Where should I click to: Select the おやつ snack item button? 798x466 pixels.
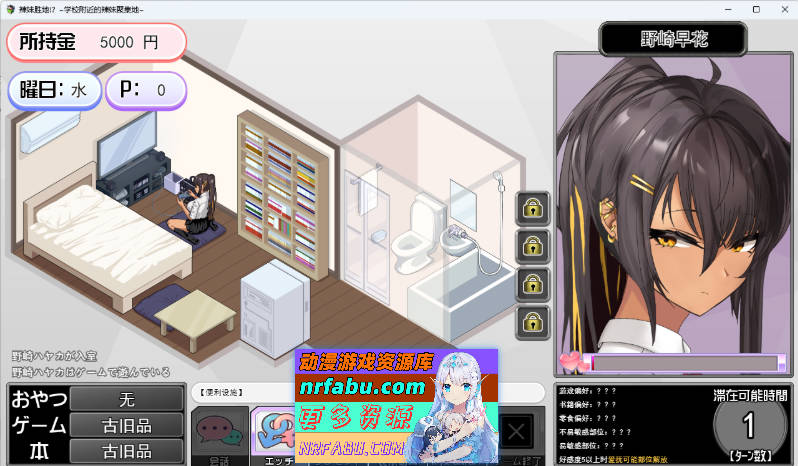click(x=127, y=398)
